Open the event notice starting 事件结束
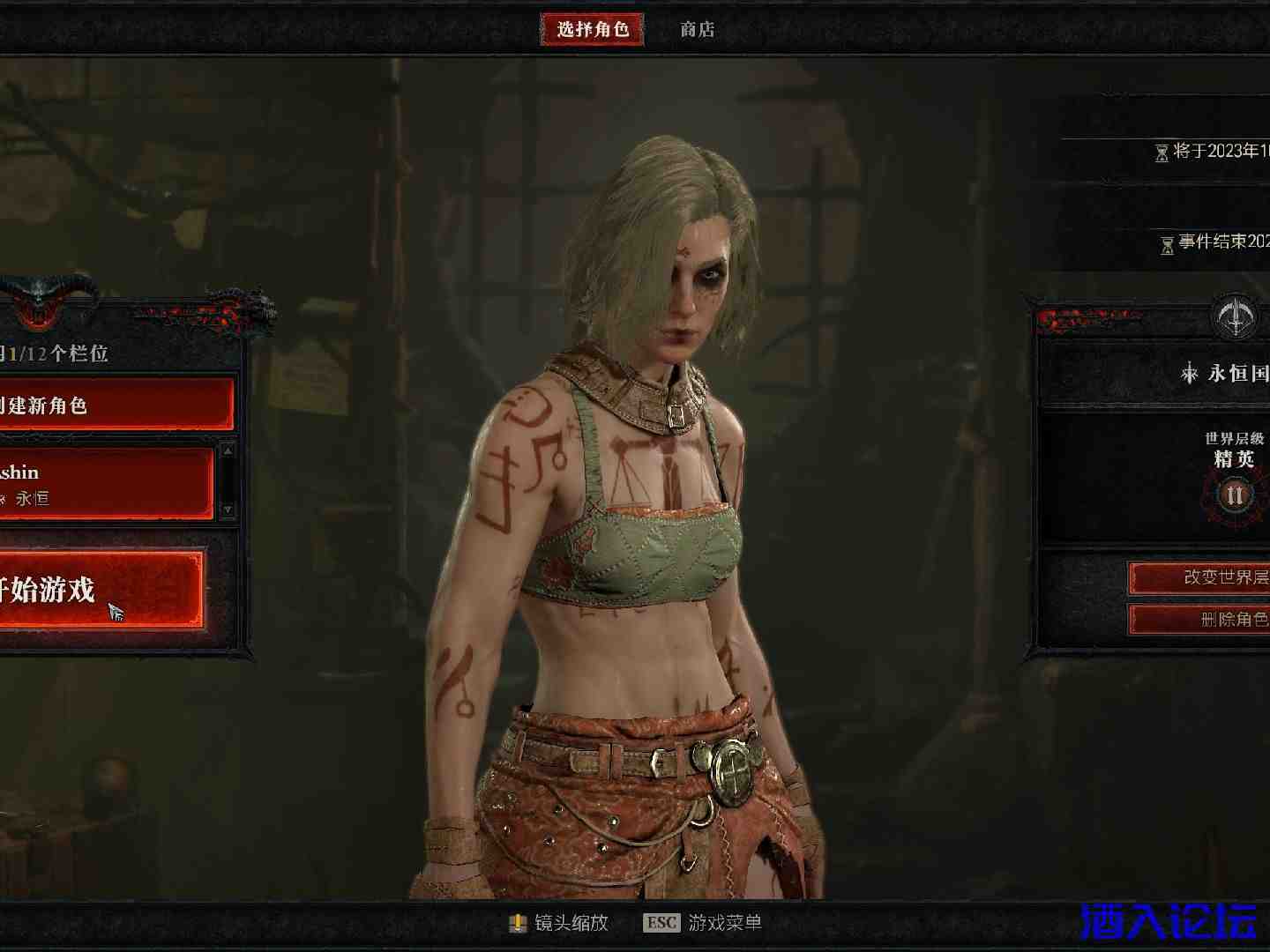1270x952 pixels. pyautogui.click(x=1217, y=242)
